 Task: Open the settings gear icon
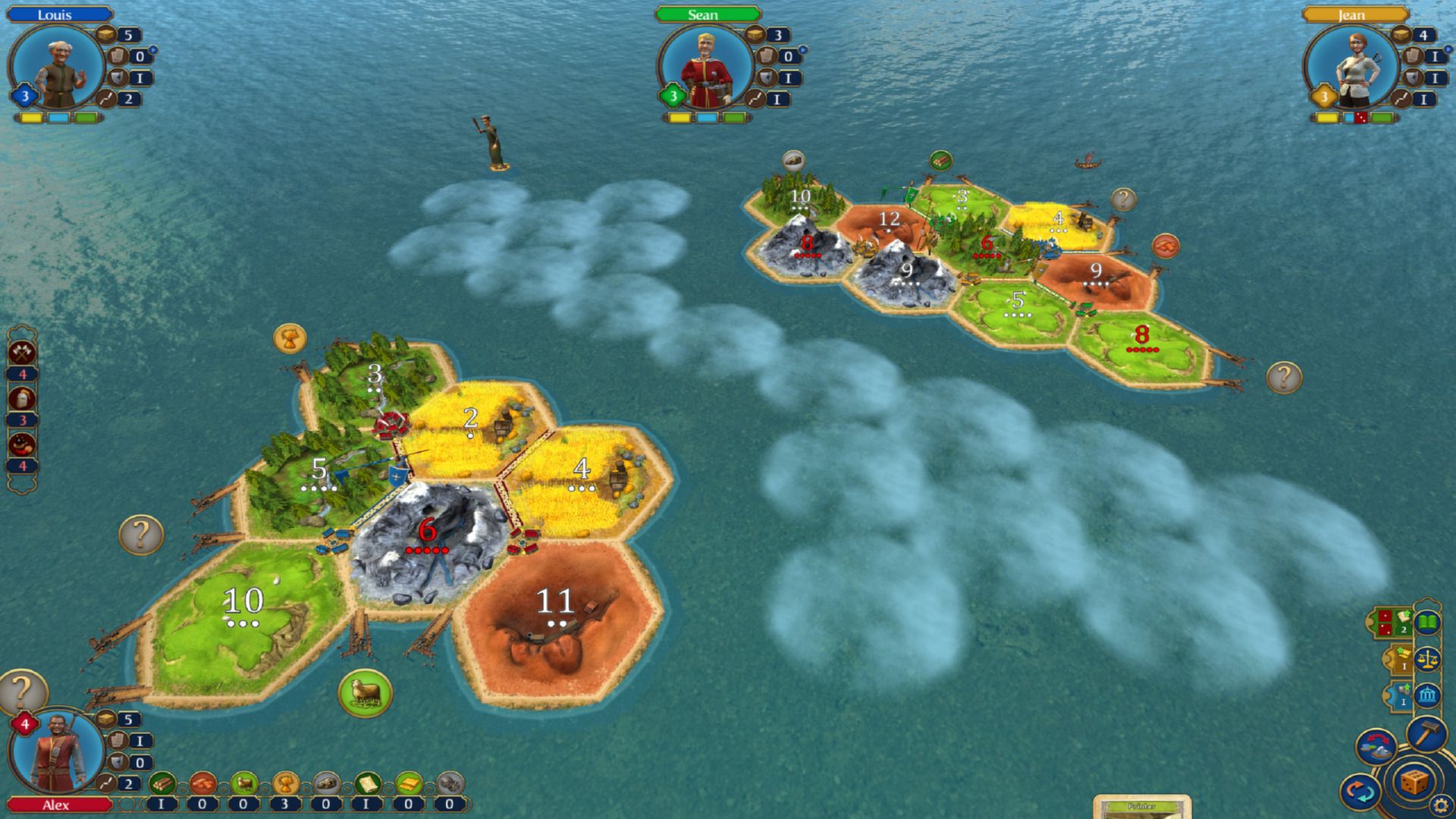coord(1439,802)
